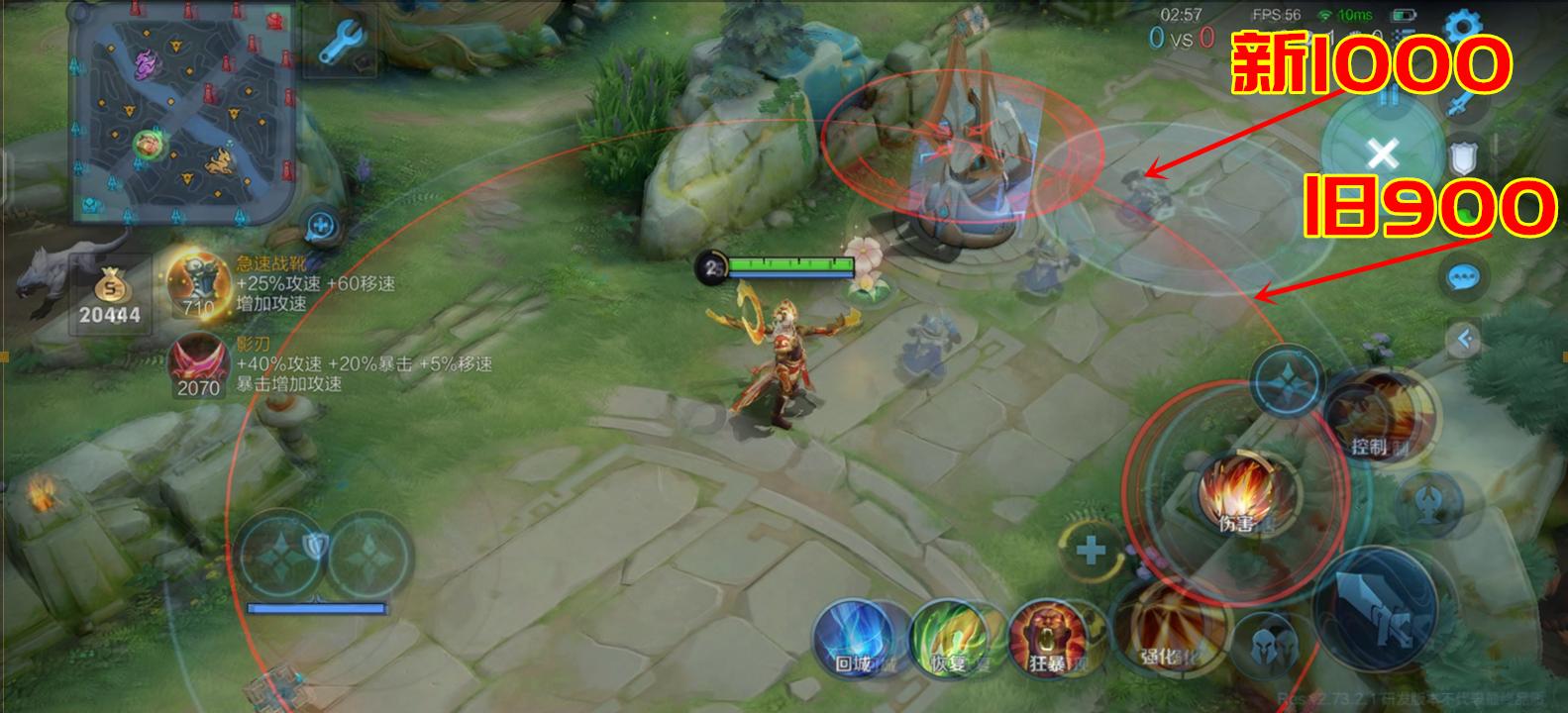
Task: Buy the 影刃 item for 2070 gold
Action: (x=198, y=365)
